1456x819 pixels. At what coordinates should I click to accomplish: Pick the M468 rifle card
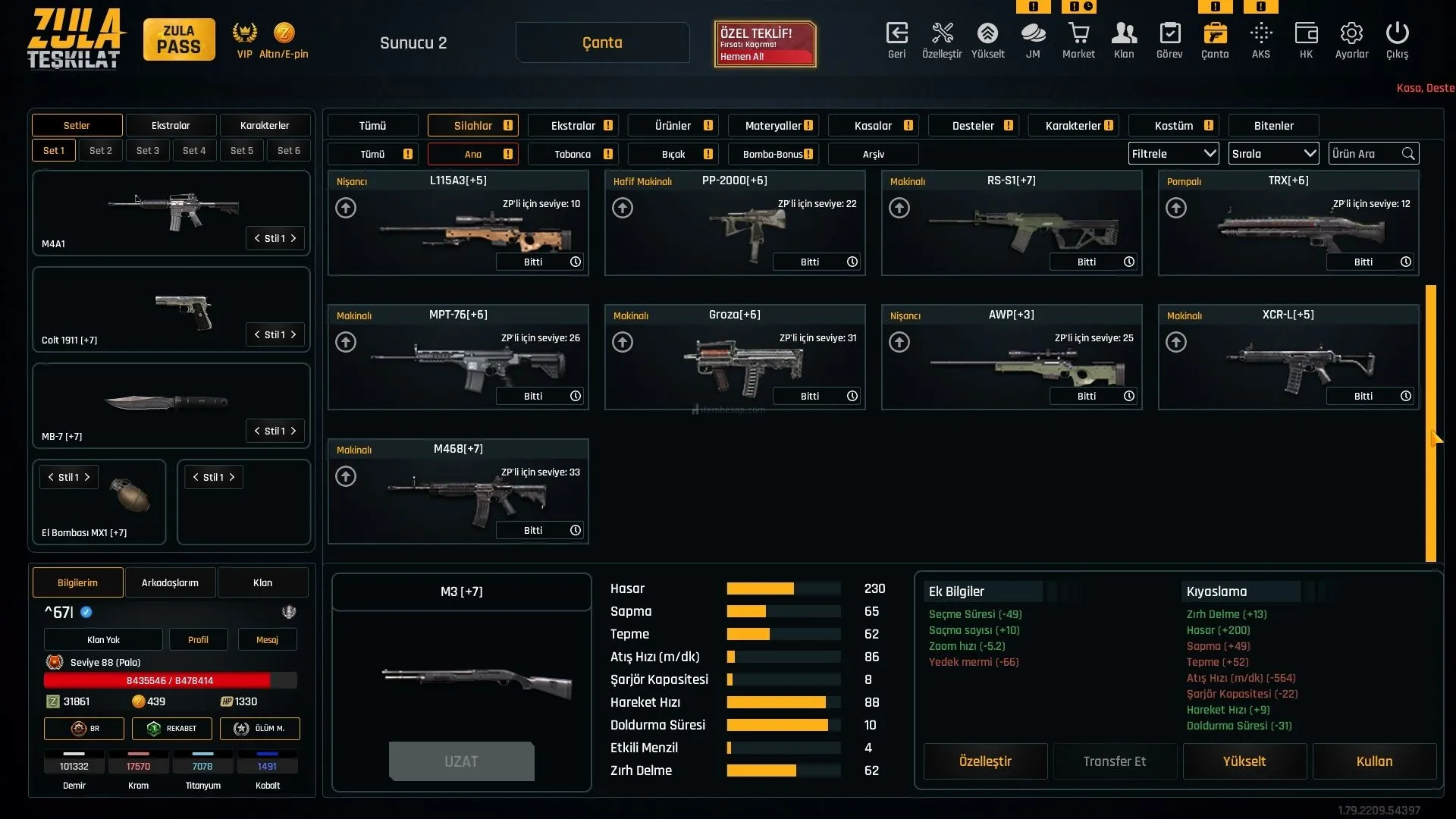[458, 492]
